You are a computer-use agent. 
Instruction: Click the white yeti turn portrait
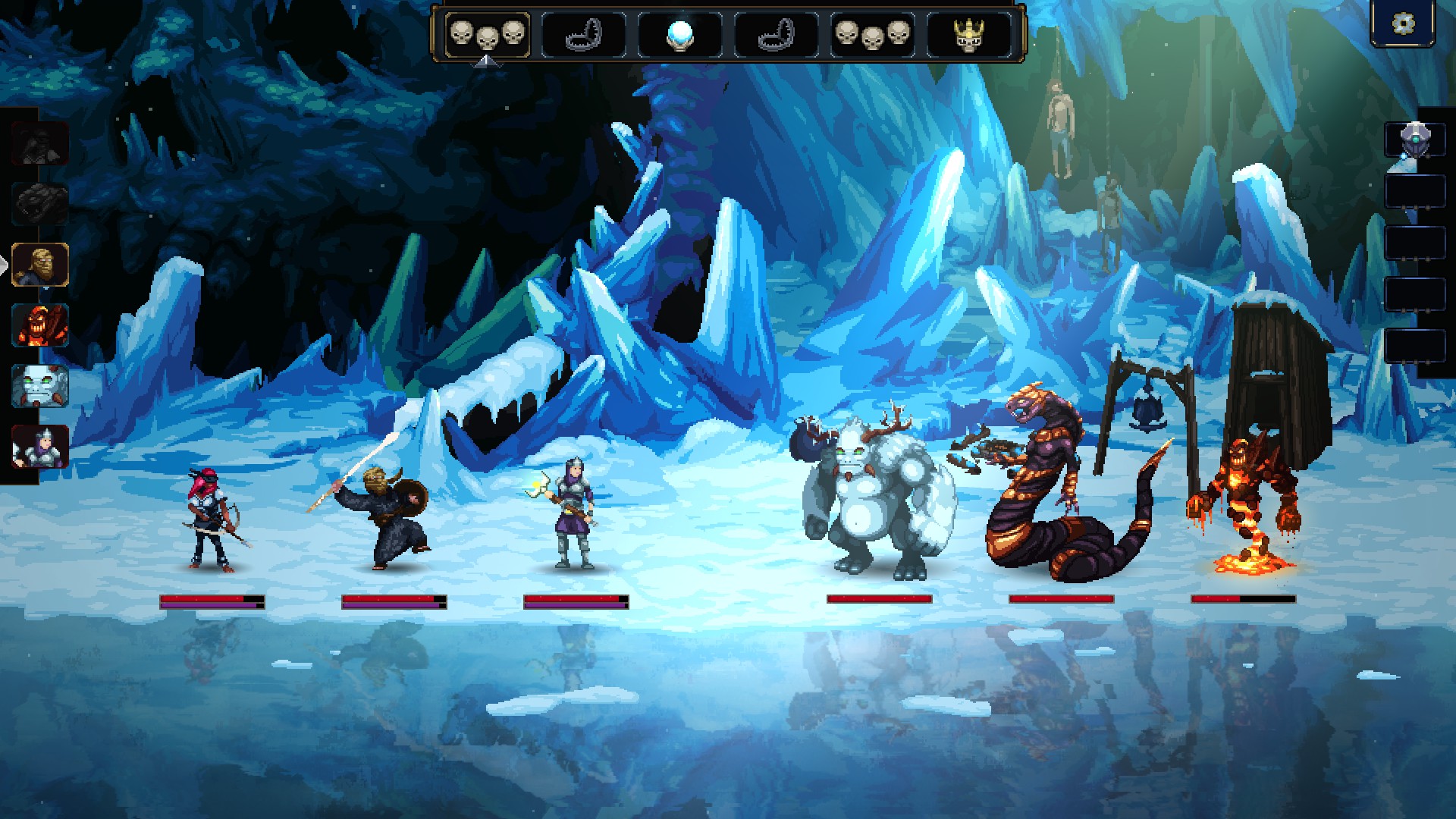[40, 386]
